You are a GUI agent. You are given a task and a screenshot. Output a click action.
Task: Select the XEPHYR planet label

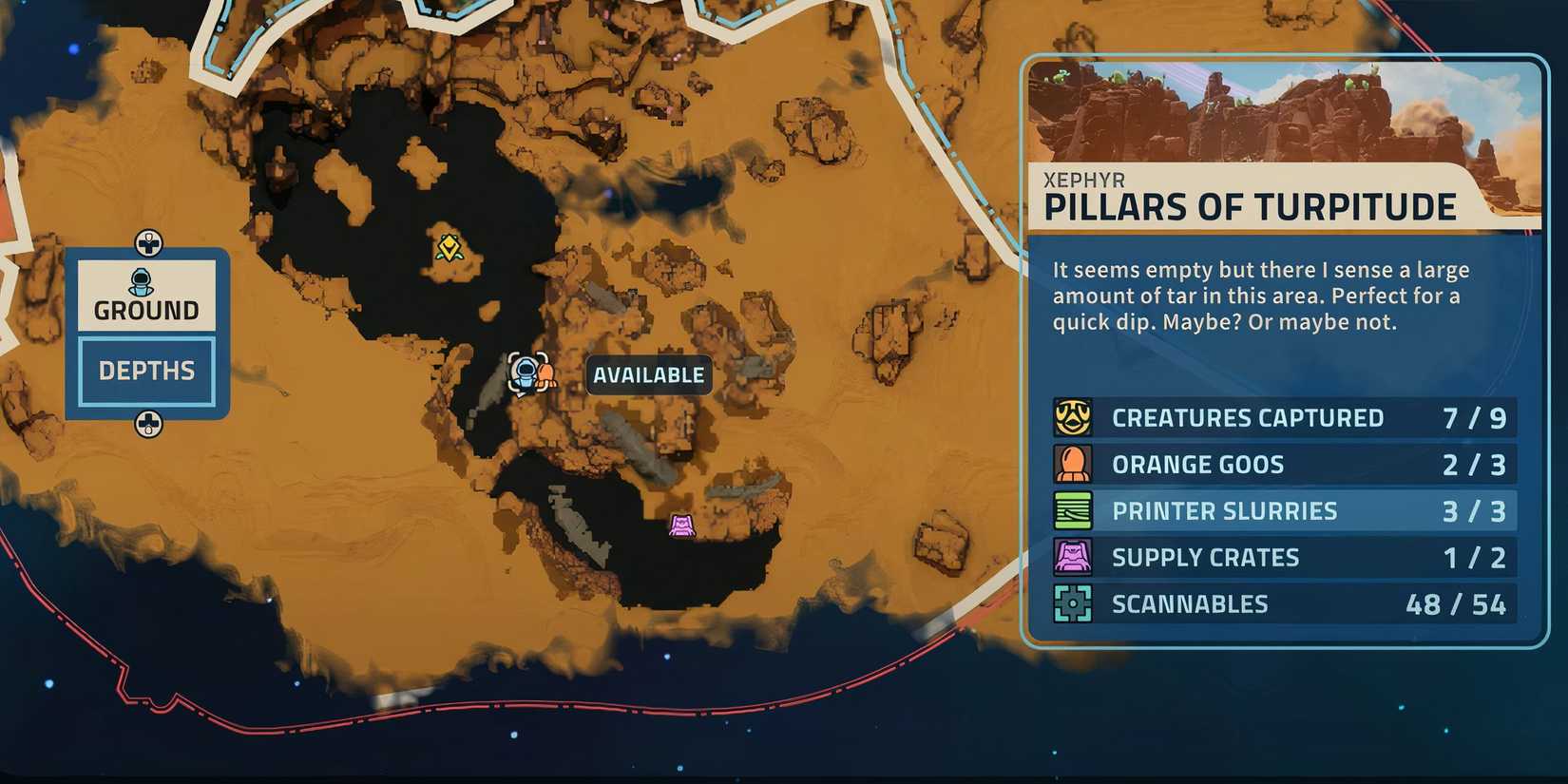[x=1086, y=180]
